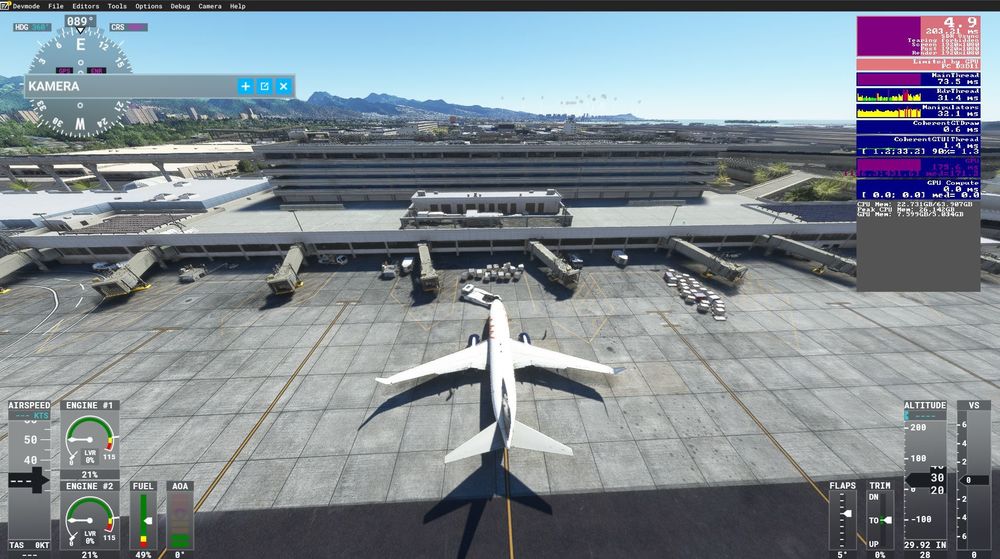Expand the KAMERA panel with the plus button
Image resolution: width=1000 pixels, height=559 pixels.
246,86
